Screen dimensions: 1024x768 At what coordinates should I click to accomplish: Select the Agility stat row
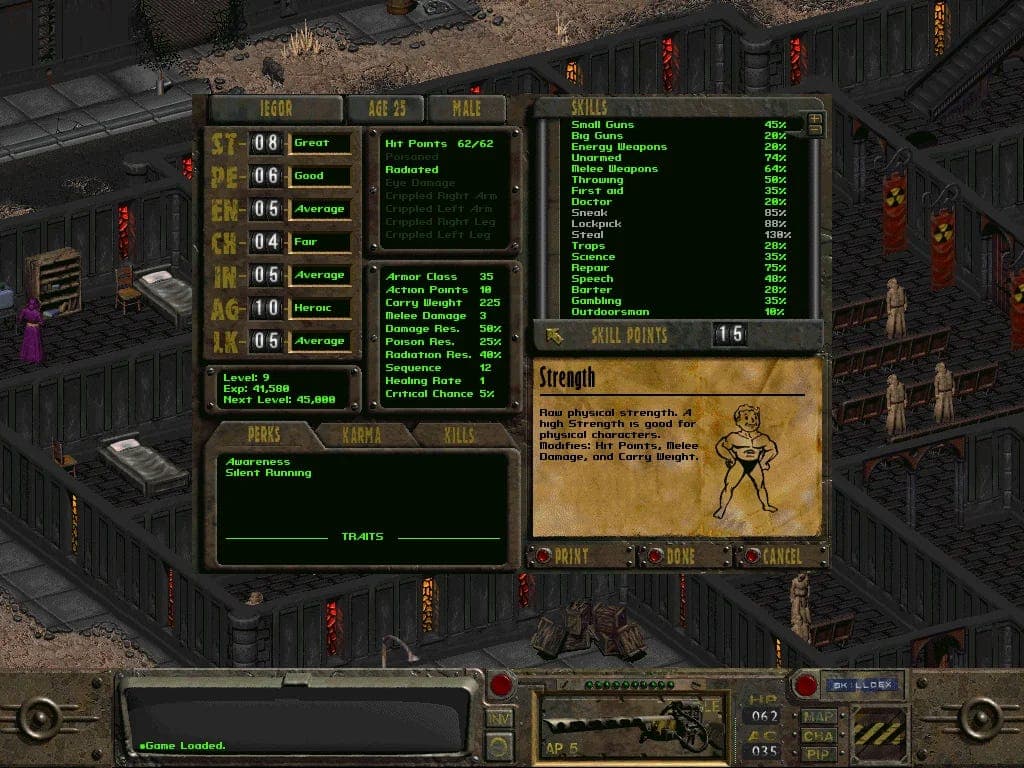click(280, 308)
